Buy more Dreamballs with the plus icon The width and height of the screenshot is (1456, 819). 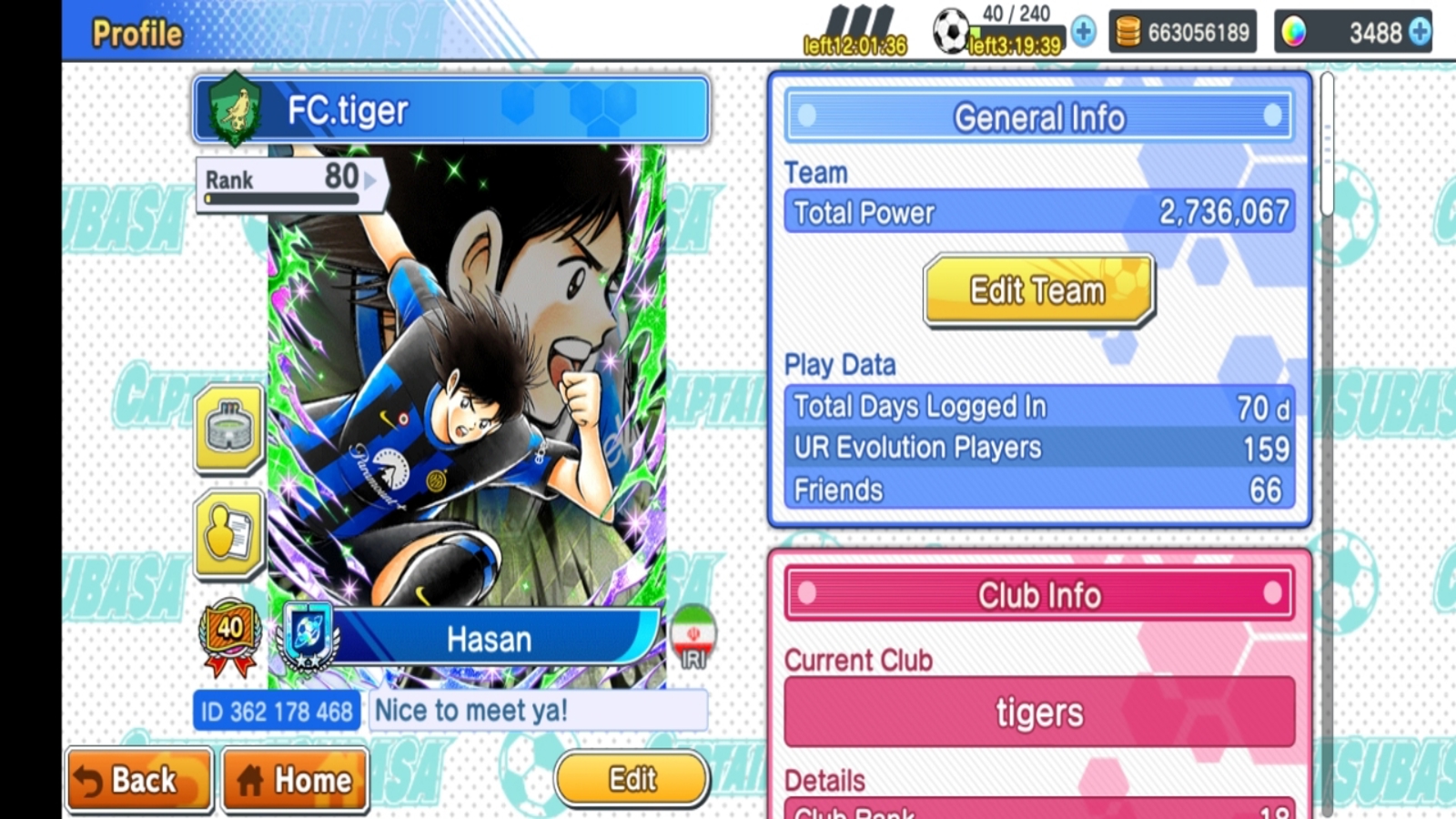point(1420,33)
